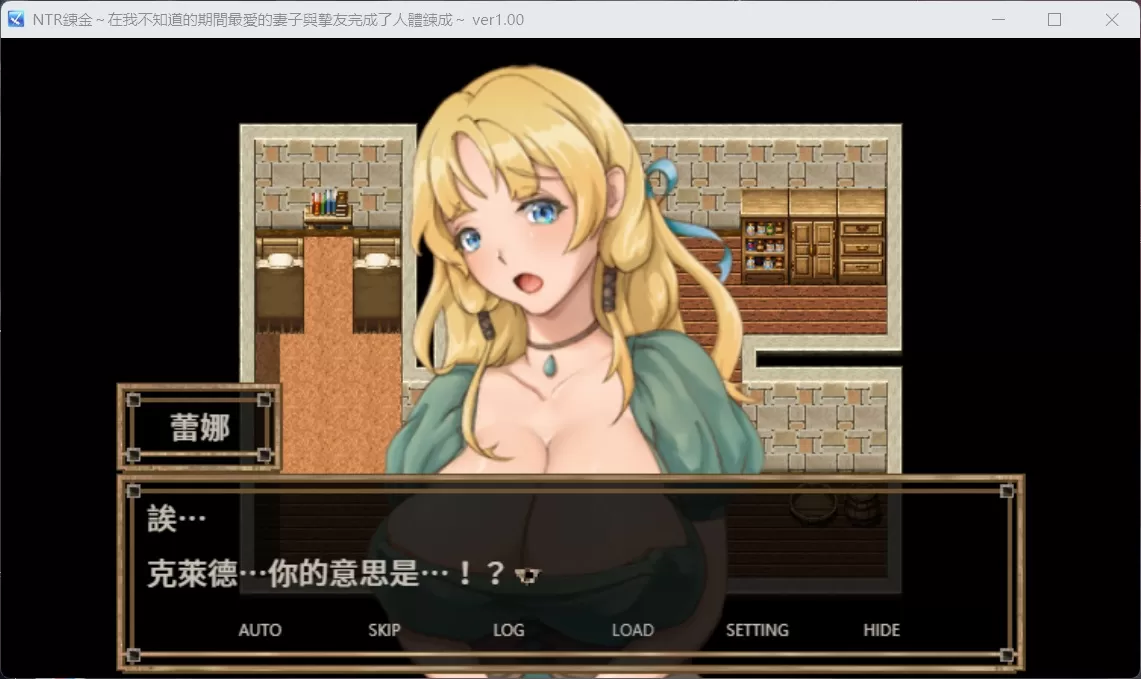
Task: Open the LOAD game menu
Action: [632, 630]
